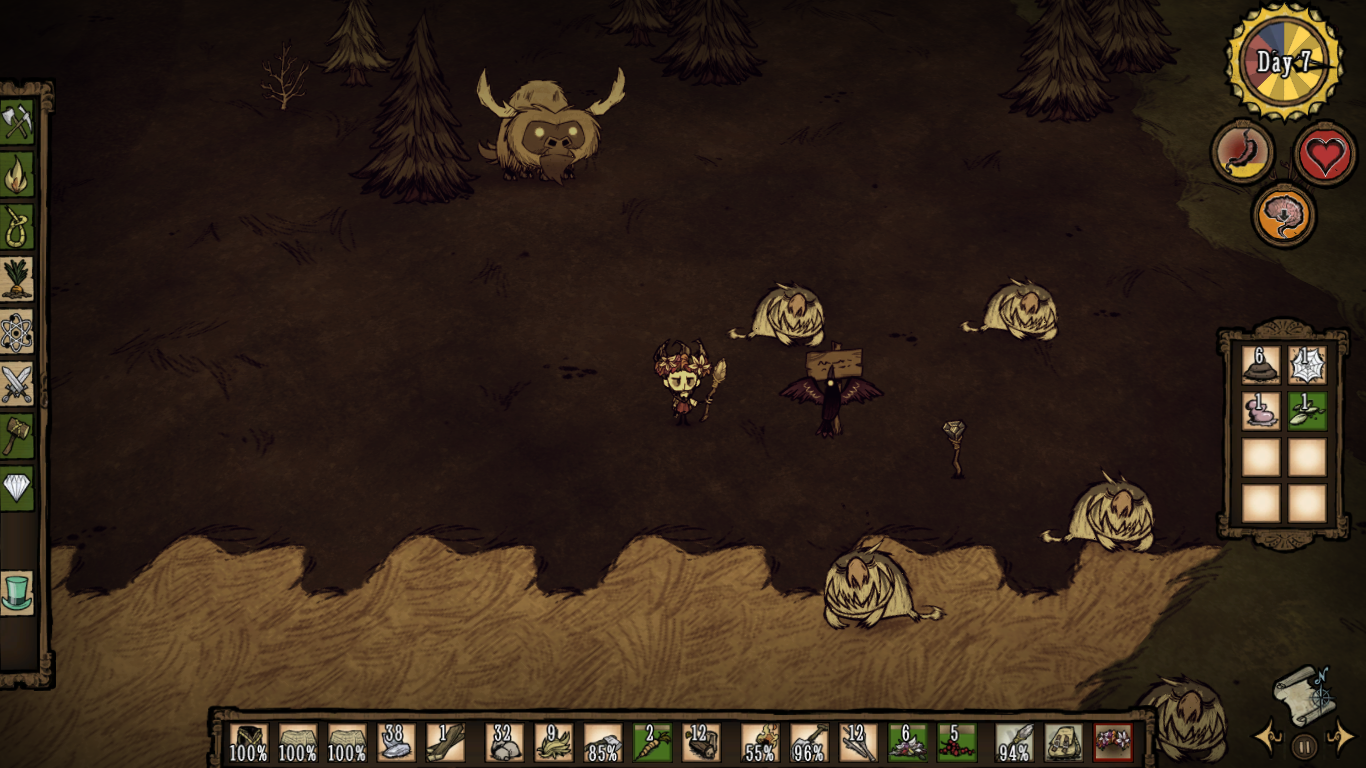
Task: Open the Tools crafting tab
Action: coord(17,122)
